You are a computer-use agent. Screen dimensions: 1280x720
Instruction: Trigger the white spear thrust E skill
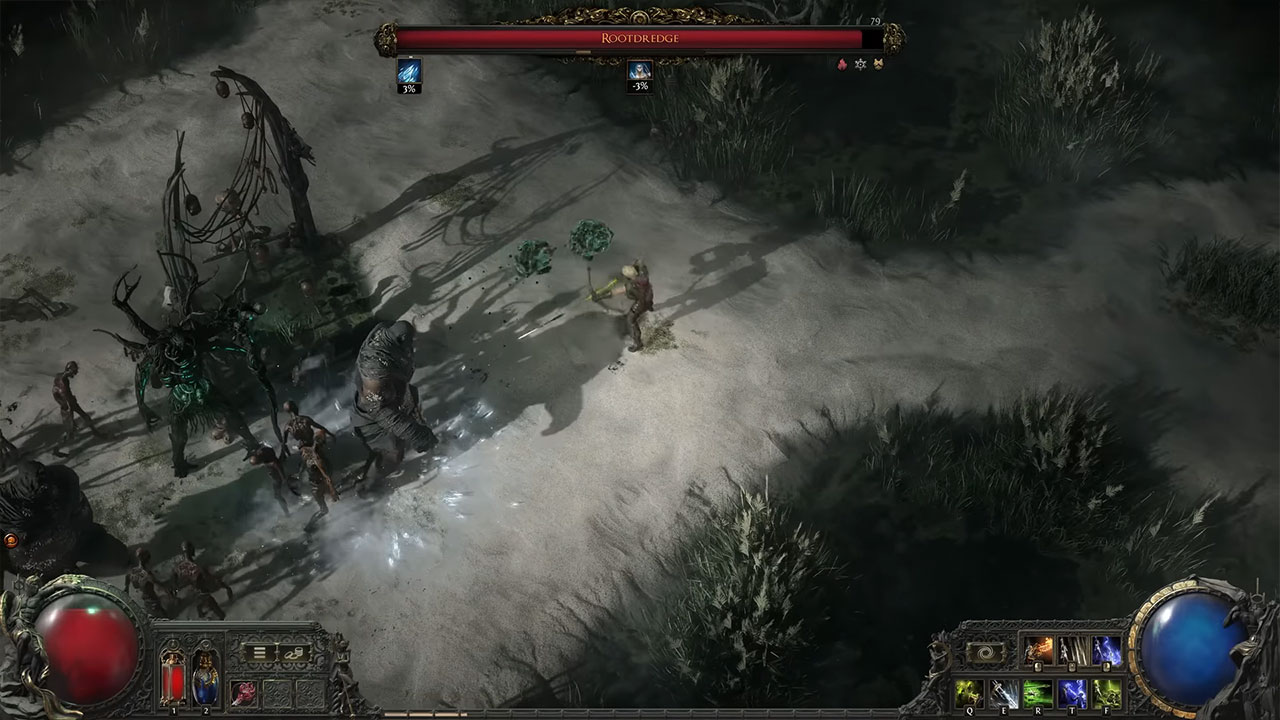pyautogui.click(x=1004, y=693)
